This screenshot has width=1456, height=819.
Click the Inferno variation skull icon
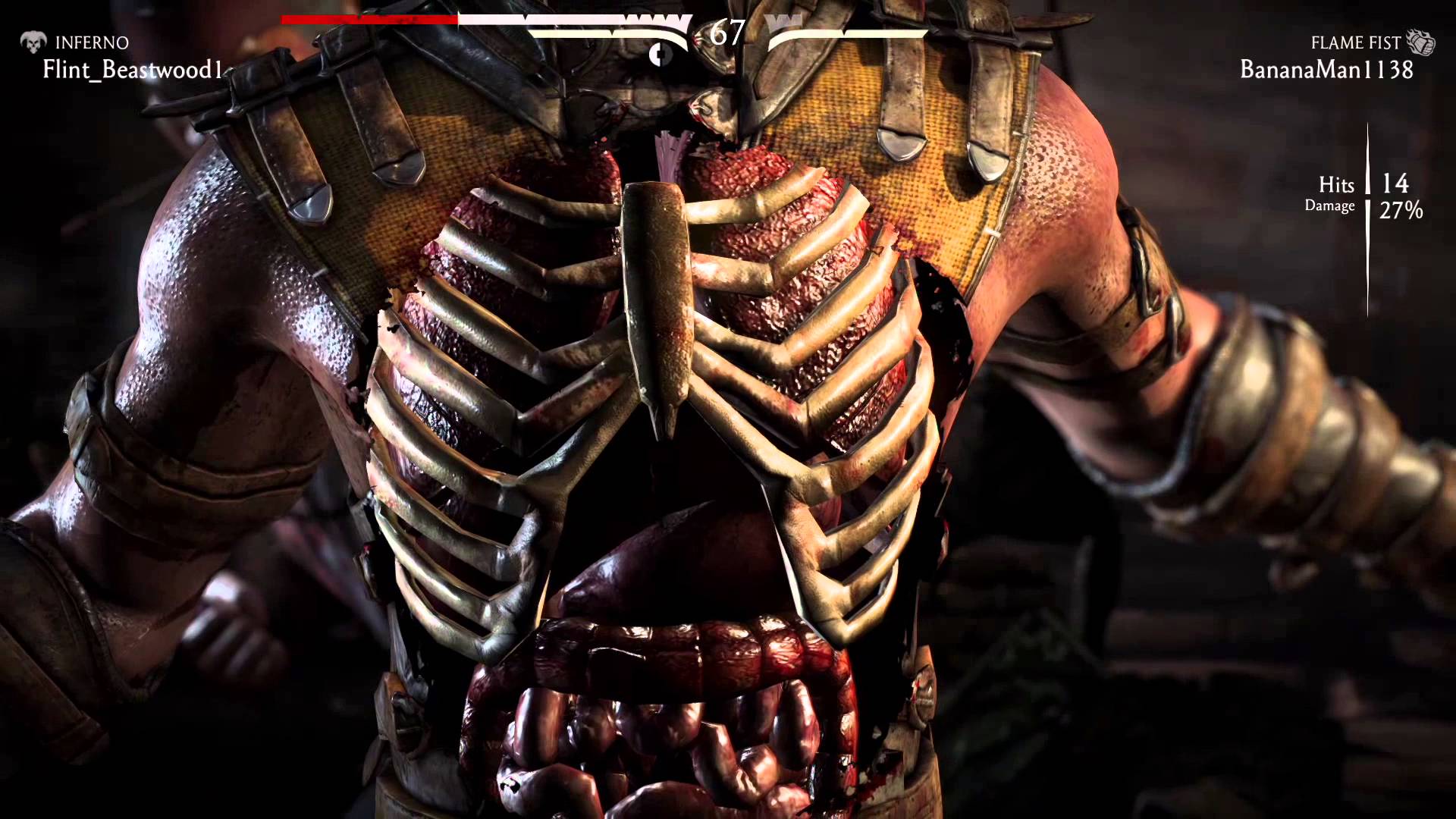(x=33, y=42)
